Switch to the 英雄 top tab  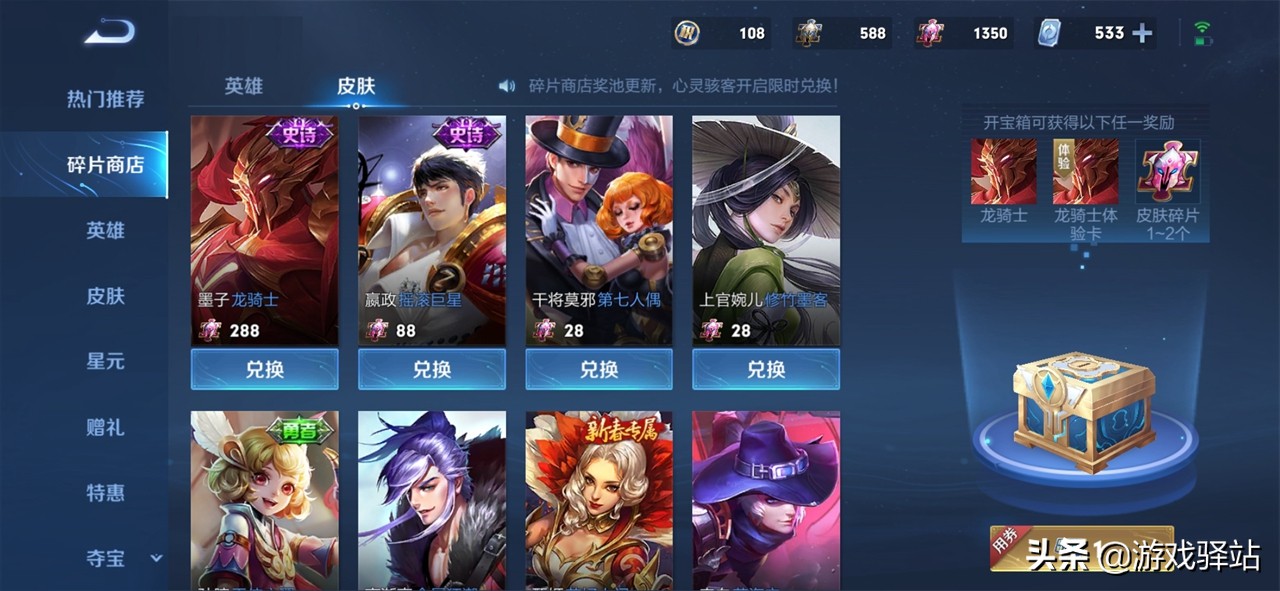pyautogui.click(x=243, y=86)
